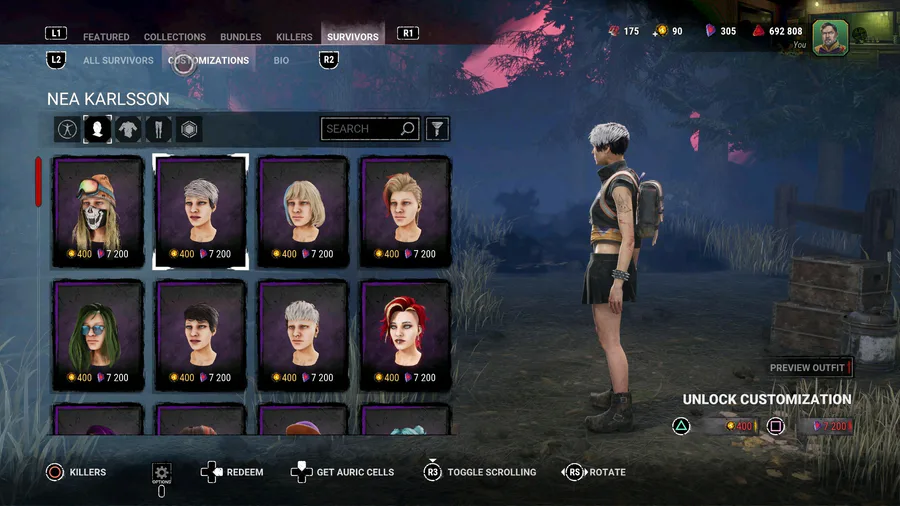Show Nea Karlsson's Bio tab
Viewport: 900px width, 506px height.
click(x=281, y=60)
